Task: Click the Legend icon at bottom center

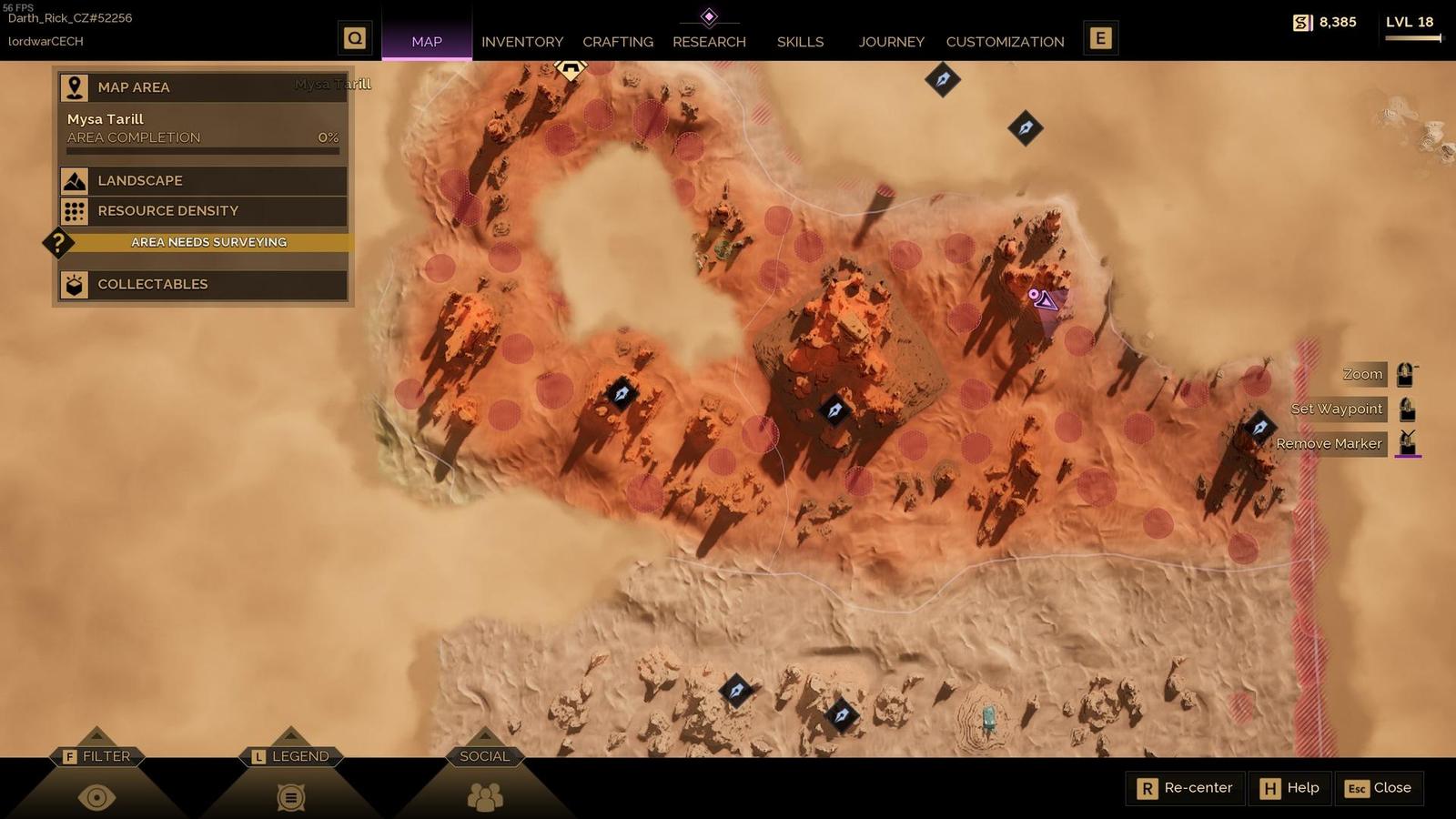Action: (x=290, y=795)
